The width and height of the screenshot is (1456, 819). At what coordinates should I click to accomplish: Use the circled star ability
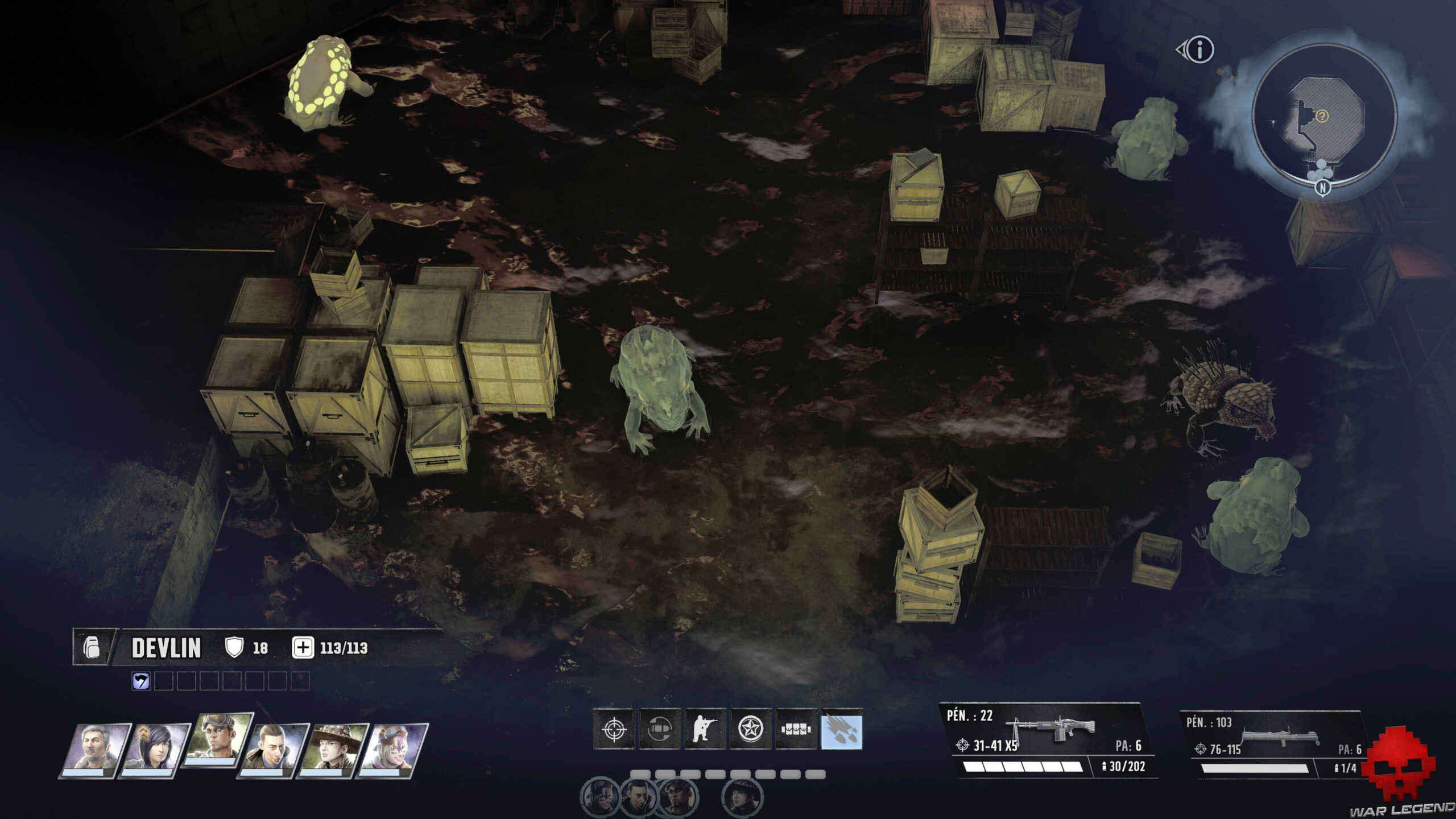[751, 729]
